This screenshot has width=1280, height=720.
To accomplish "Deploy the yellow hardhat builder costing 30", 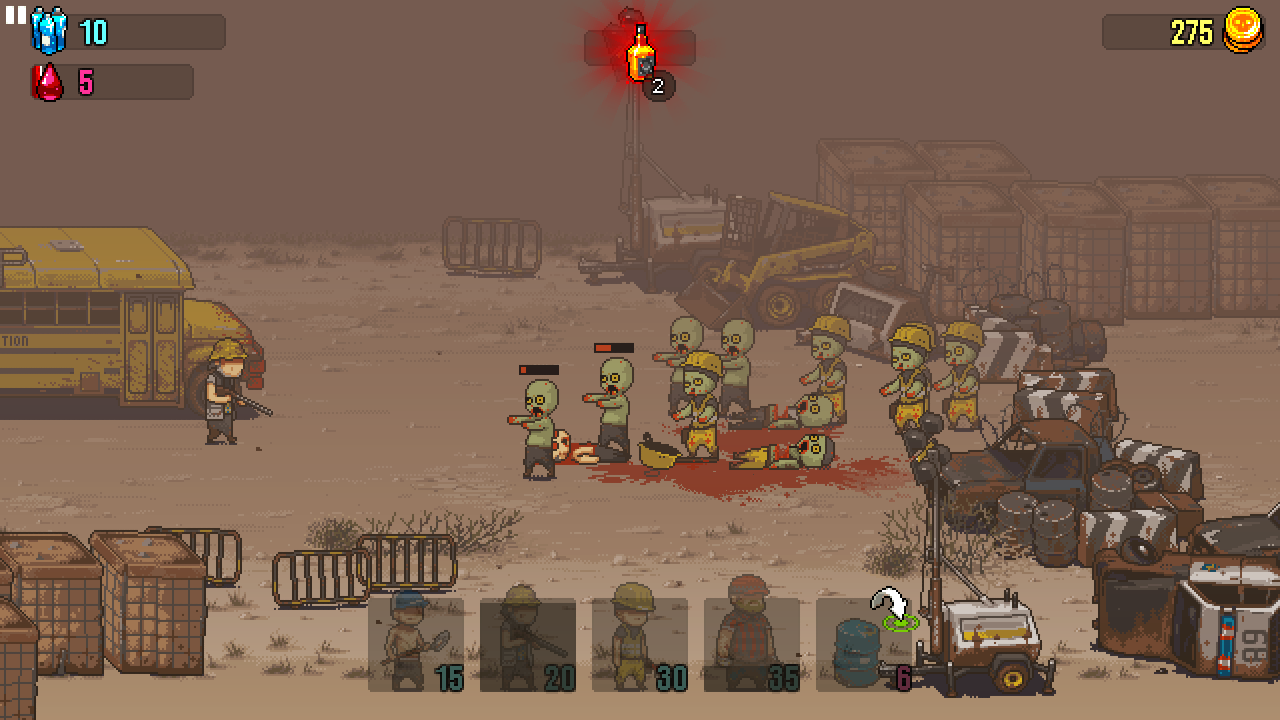I will pos(640,644).
